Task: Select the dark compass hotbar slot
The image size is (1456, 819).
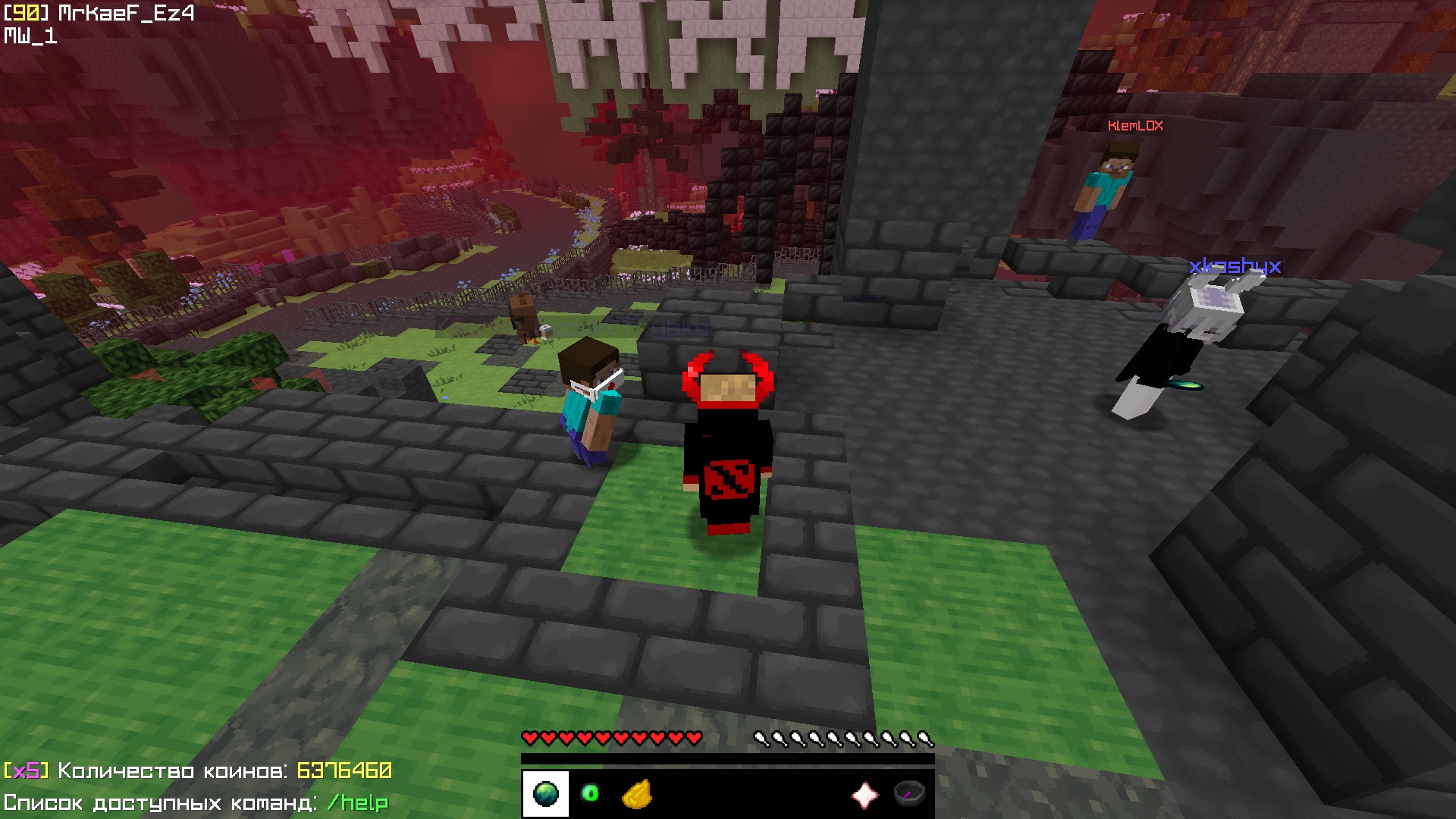Action: tap(910, 794)
